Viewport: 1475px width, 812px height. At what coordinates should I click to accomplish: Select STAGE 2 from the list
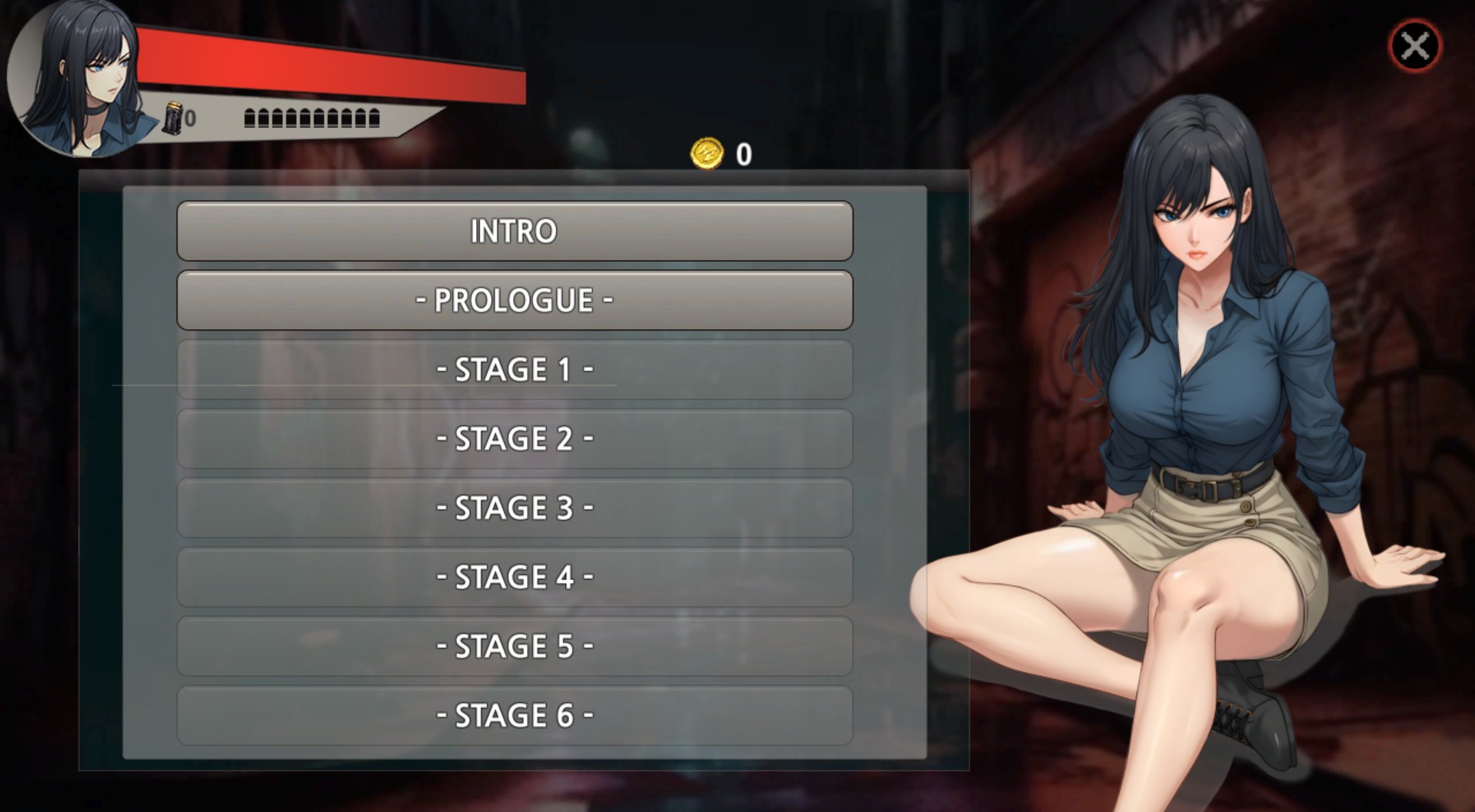514,439
